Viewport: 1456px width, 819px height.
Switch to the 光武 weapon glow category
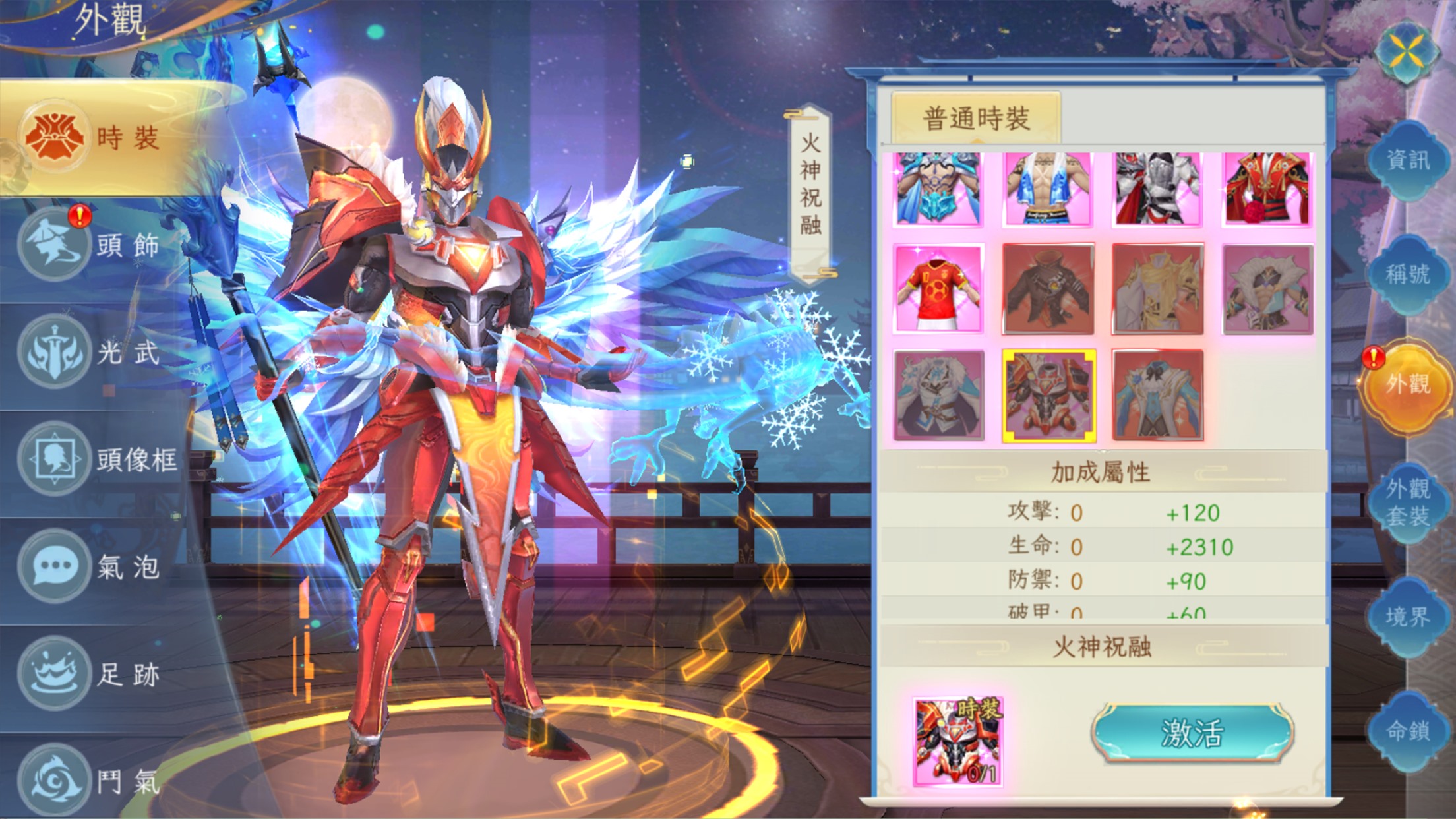tap(99, 352)
